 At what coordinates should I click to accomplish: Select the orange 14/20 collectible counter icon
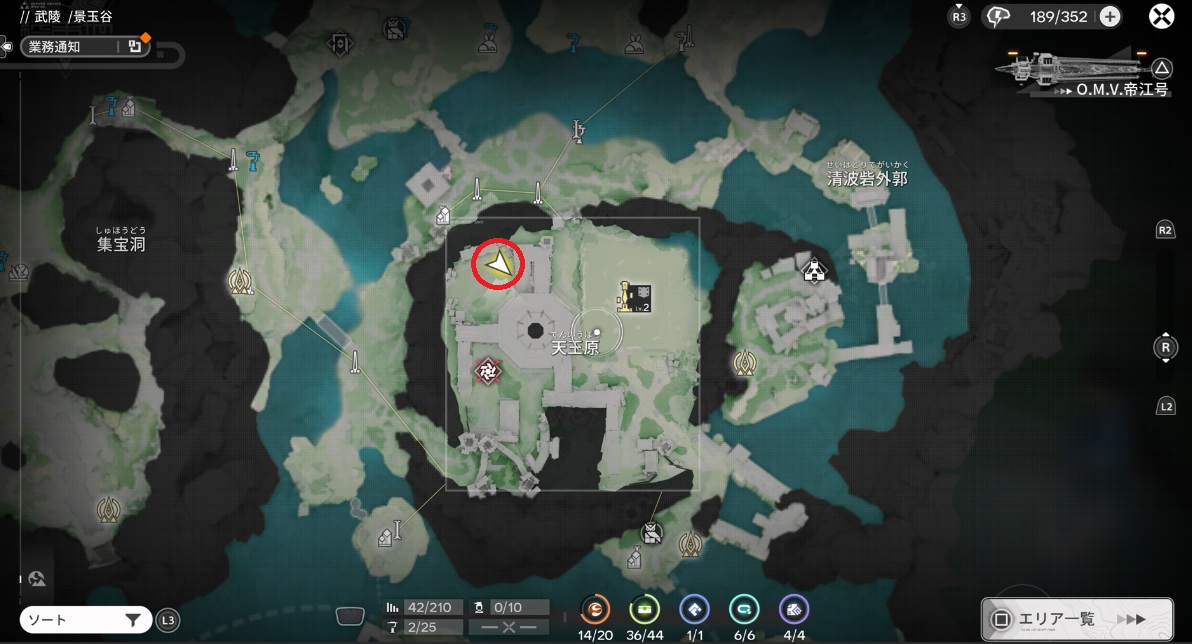tap(596, 609)
